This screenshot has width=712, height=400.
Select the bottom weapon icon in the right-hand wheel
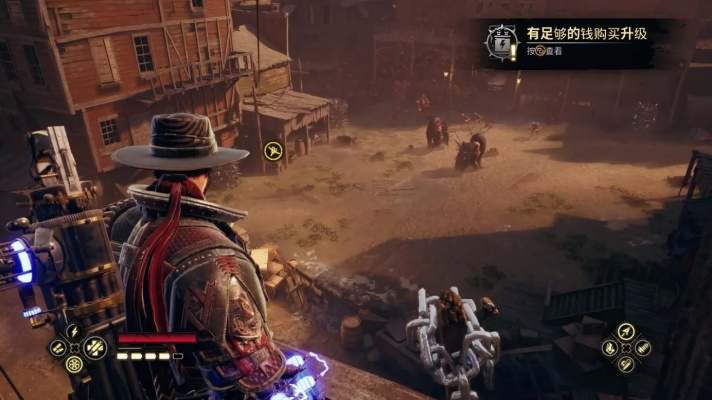[626, 364]
